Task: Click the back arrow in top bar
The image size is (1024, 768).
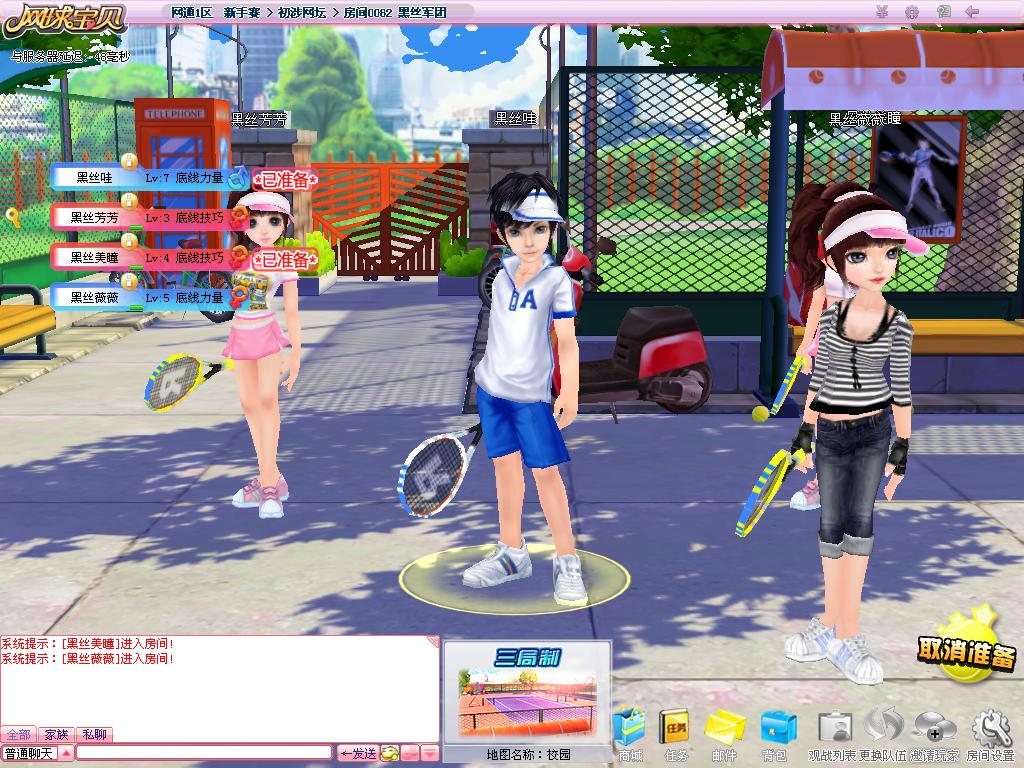Action: coord(970,12)
